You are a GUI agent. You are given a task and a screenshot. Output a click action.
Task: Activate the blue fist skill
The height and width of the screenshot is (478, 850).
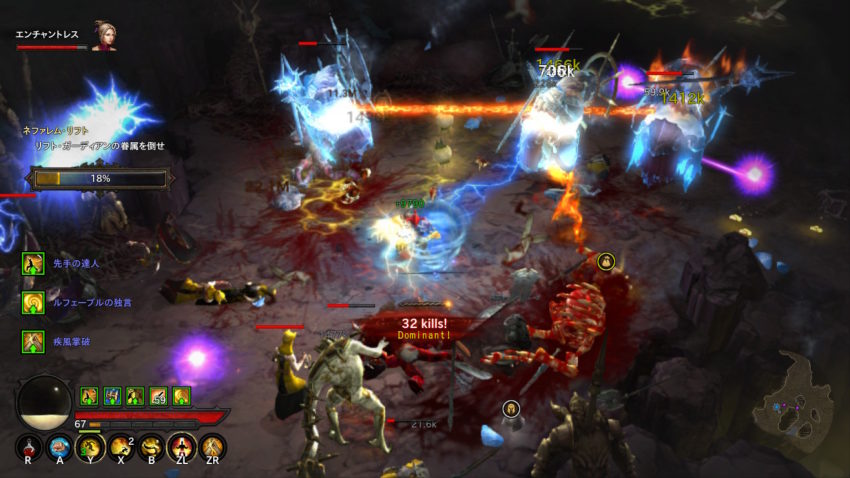pyautogui.click(x=60, y=447)
